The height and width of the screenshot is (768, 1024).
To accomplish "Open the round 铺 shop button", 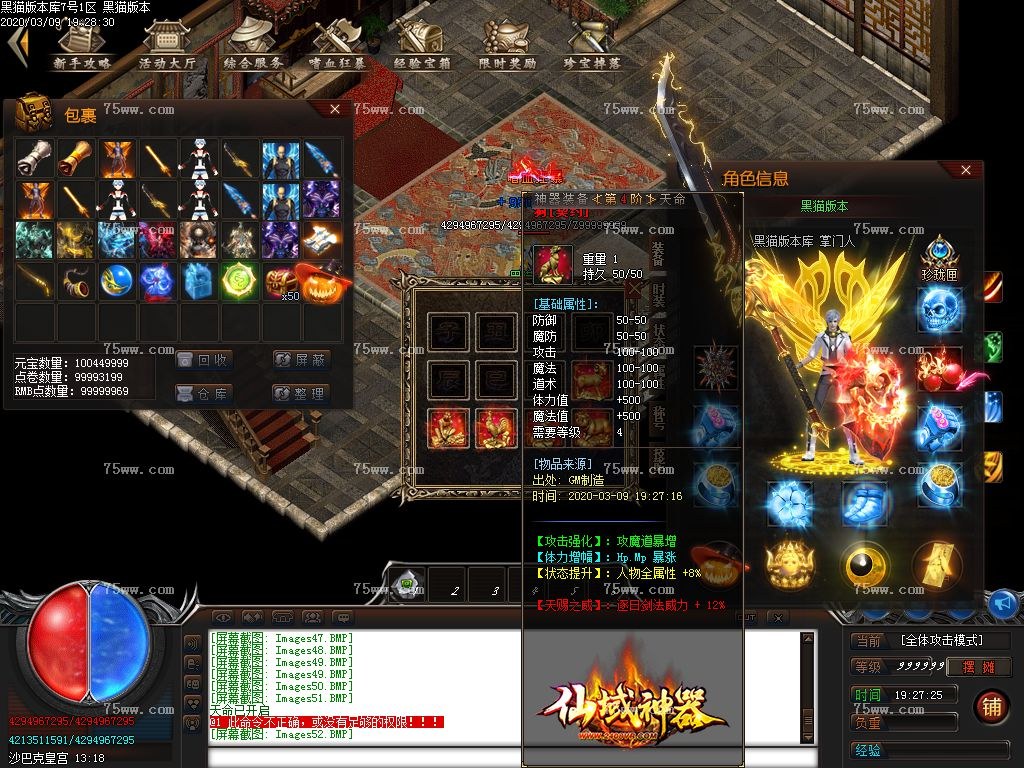I will pos(991,706).
